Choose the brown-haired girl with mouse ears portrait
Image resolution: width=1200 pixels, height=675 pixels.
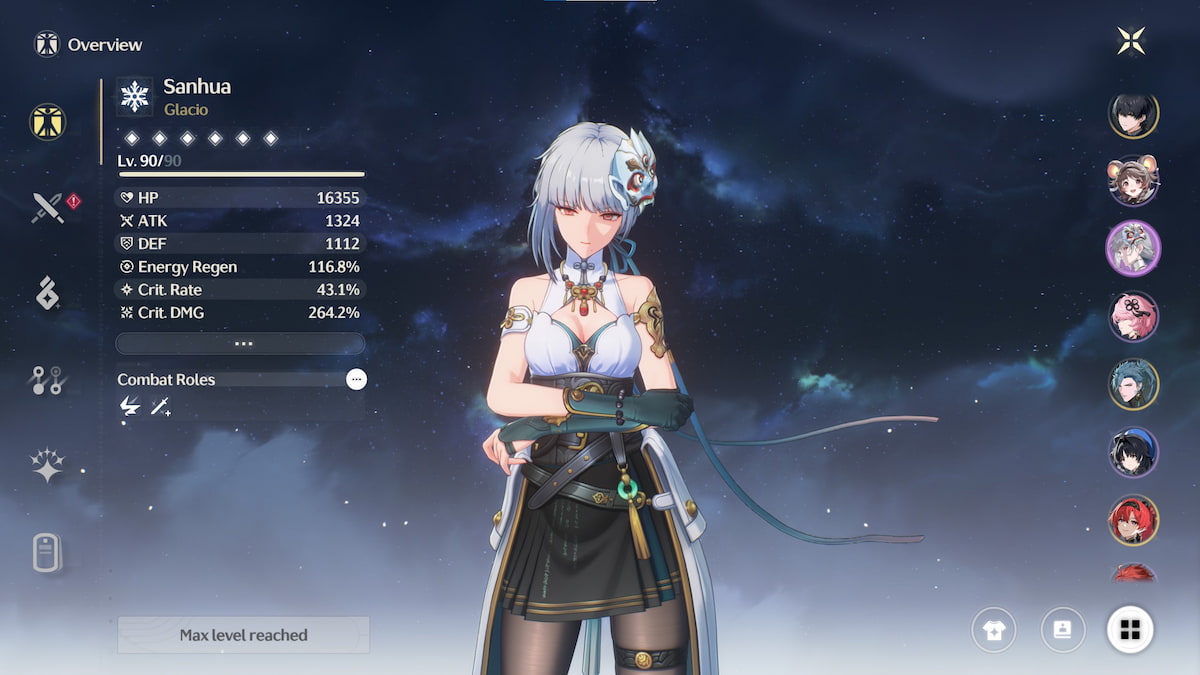click(1133, 181)
